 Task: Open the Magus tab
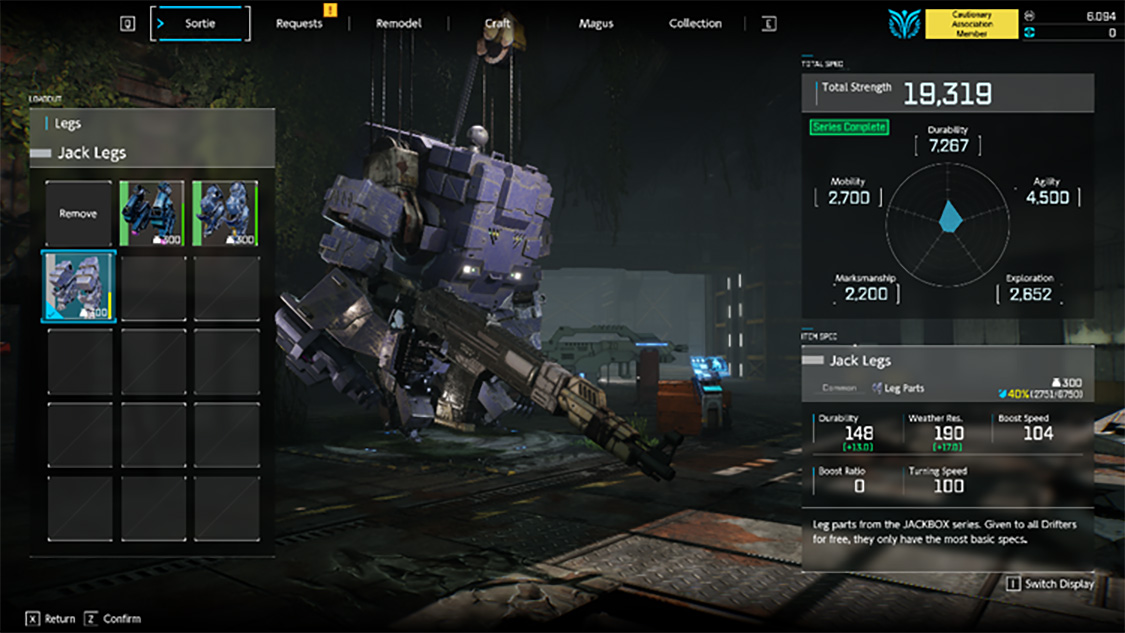[596, 23]
